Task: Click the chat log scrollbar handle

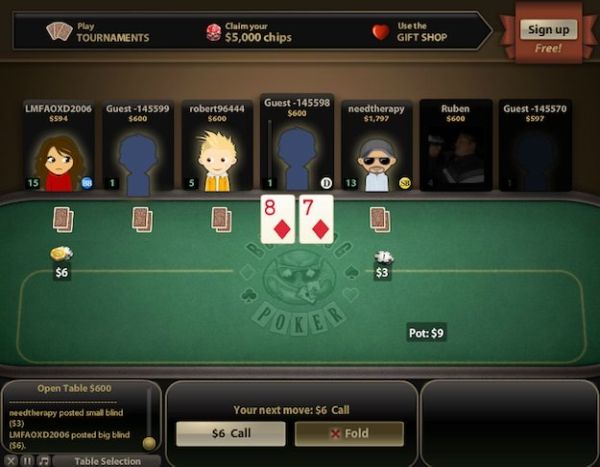Action: point(149,442)
